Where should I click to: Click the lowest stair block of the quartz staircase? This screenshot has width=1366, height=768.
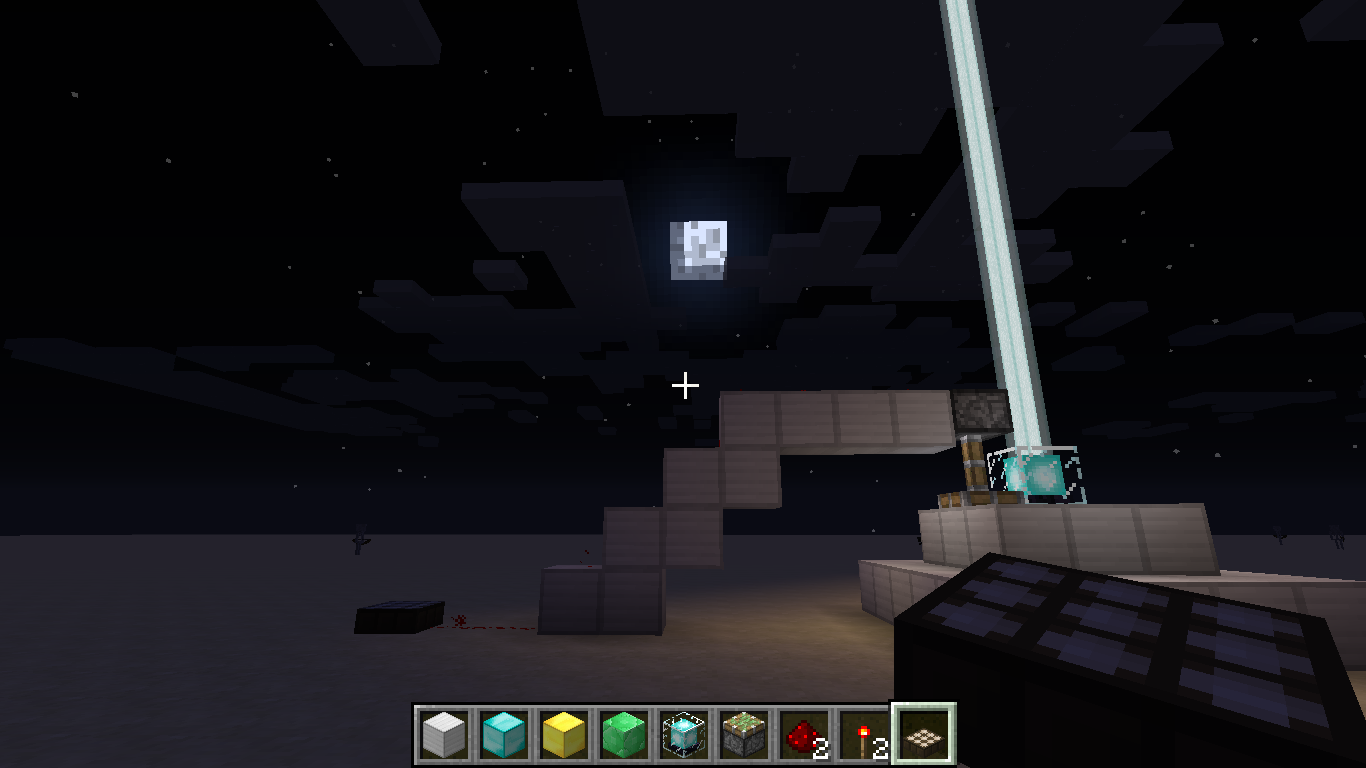tap(600, 600)
